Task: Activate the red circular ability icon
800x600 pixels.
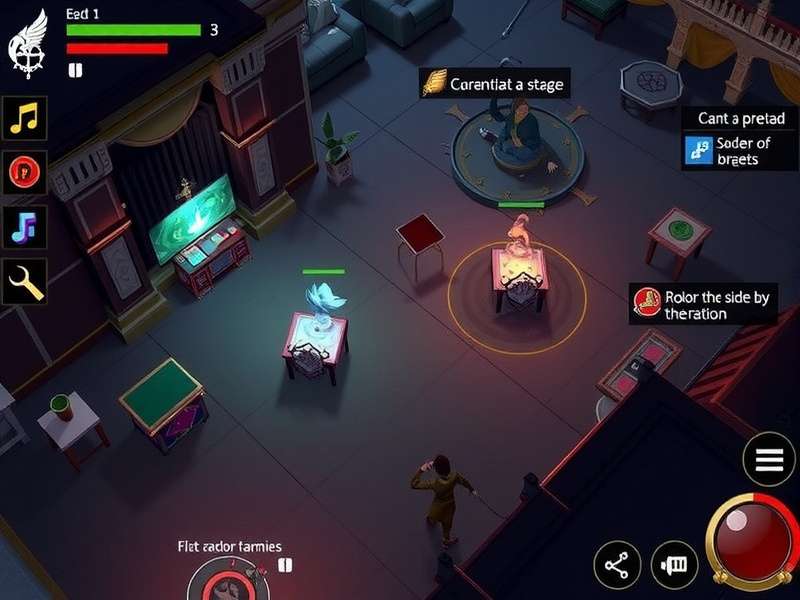Action: (25, 172)
